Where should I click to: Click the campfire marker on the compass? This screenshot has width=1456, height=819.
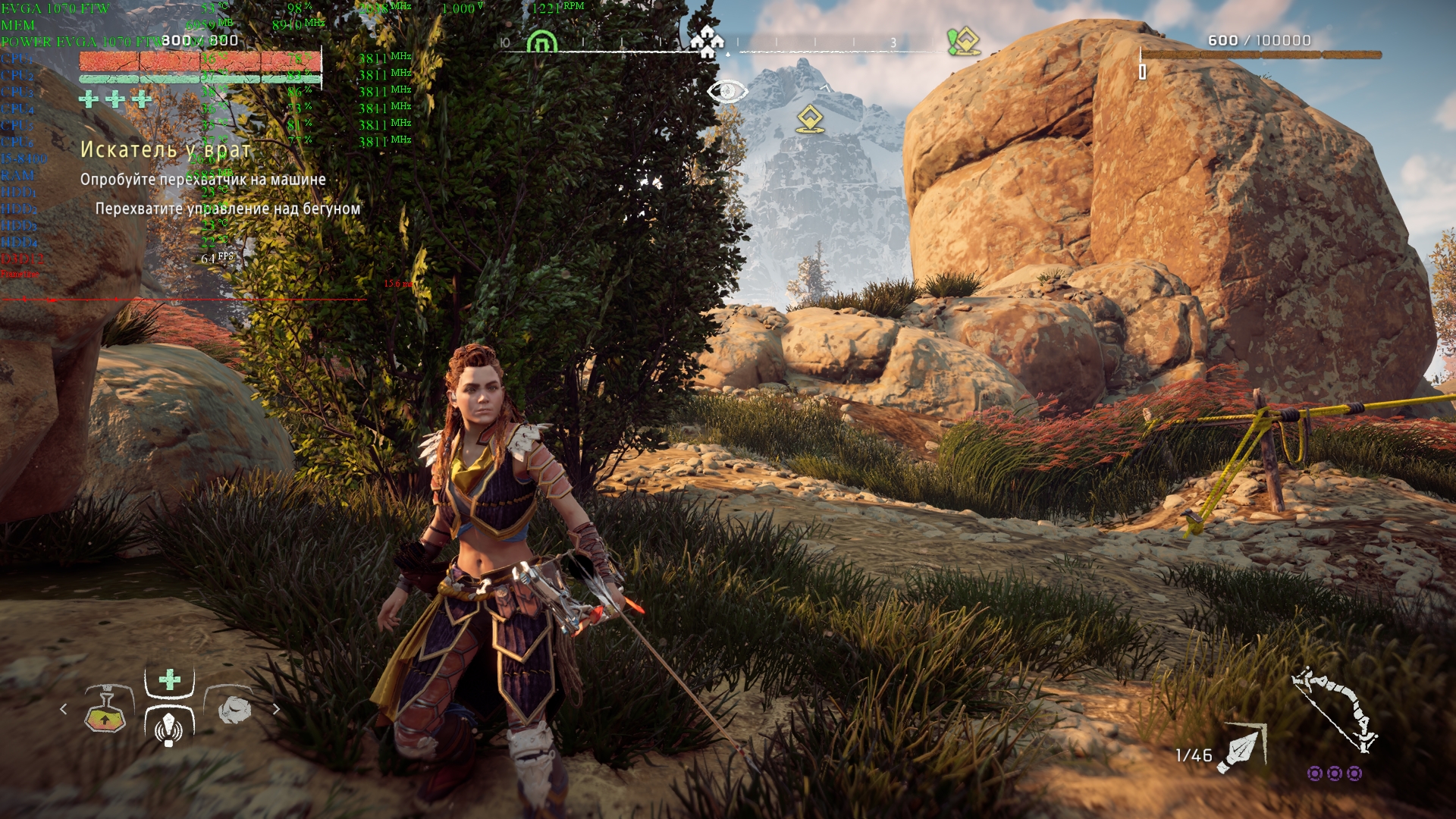pos(541,42)
